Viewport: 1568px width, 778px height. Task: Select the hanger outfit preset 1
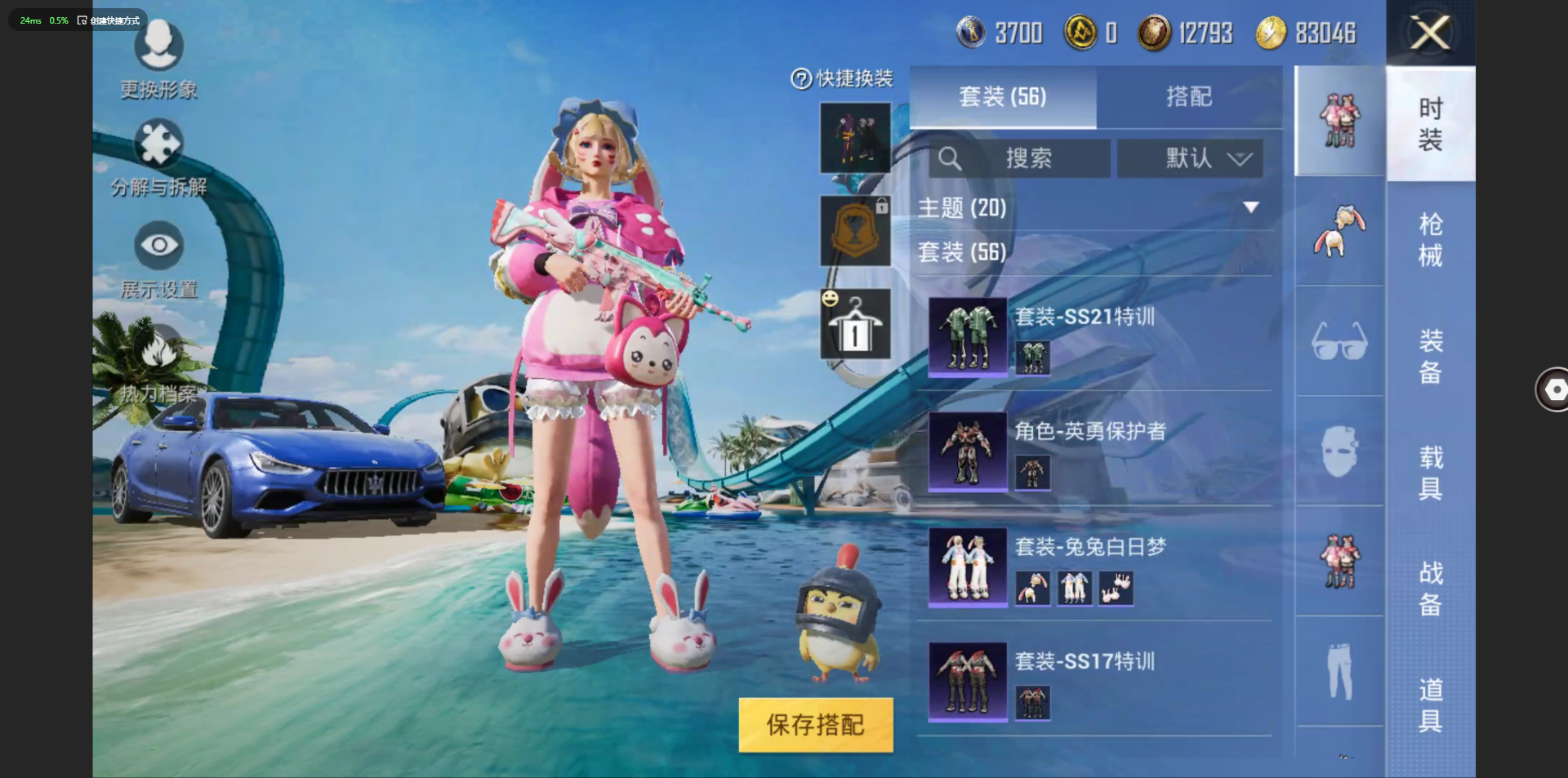click(855, 324)
